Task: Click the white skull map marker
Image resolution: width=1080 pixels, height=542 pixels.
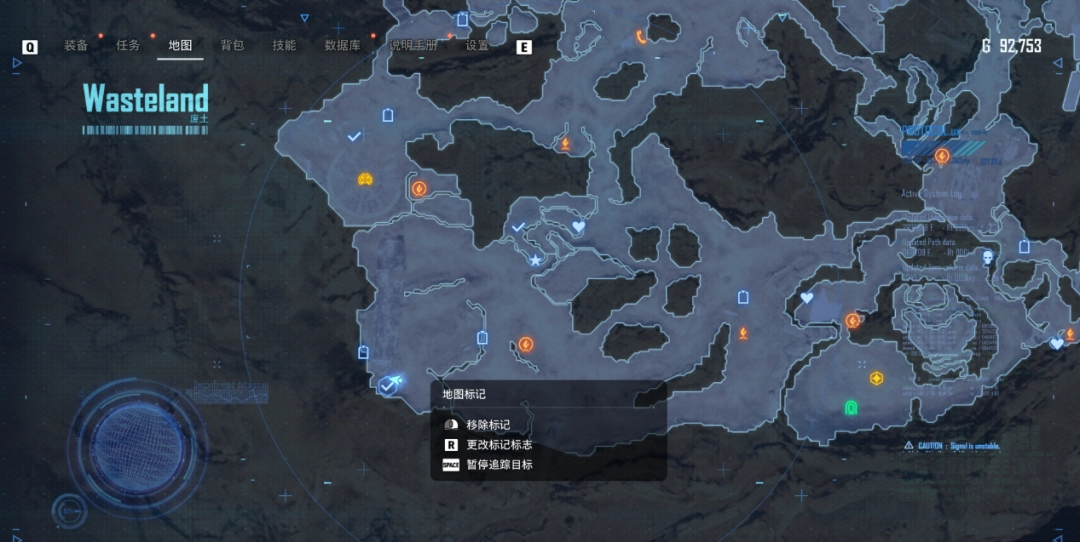Action: [x=988, y=258]
